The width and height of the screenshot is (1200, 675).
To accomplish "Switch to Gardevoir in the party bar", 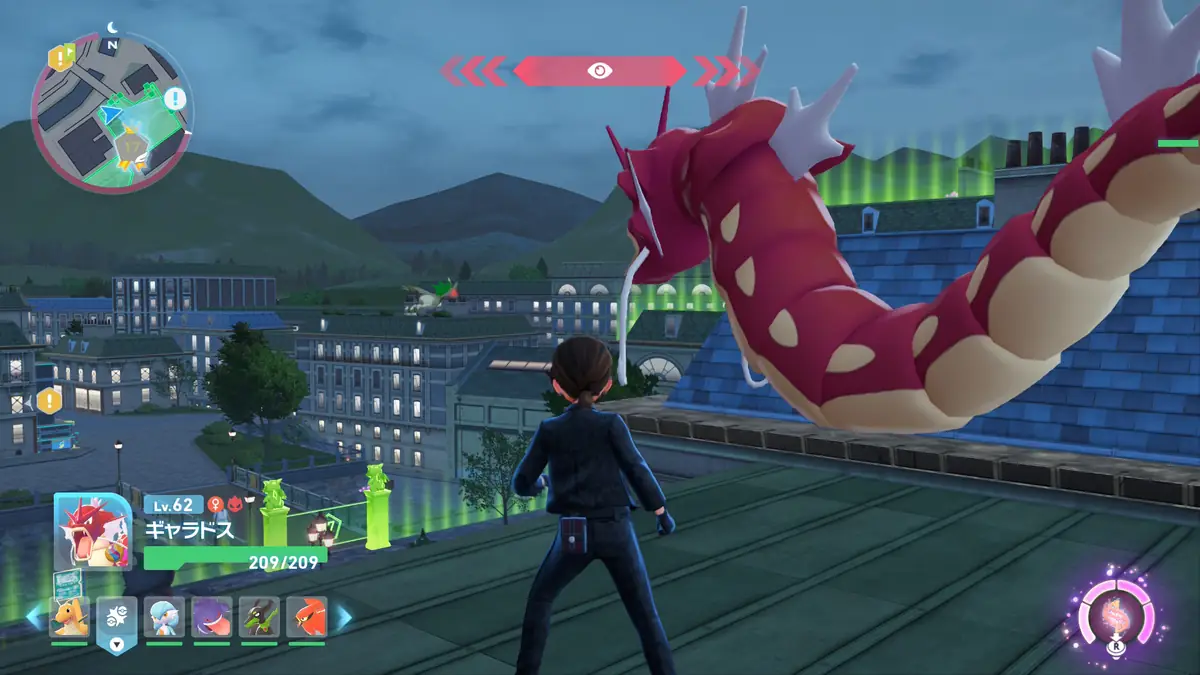I will coord(164,617).
